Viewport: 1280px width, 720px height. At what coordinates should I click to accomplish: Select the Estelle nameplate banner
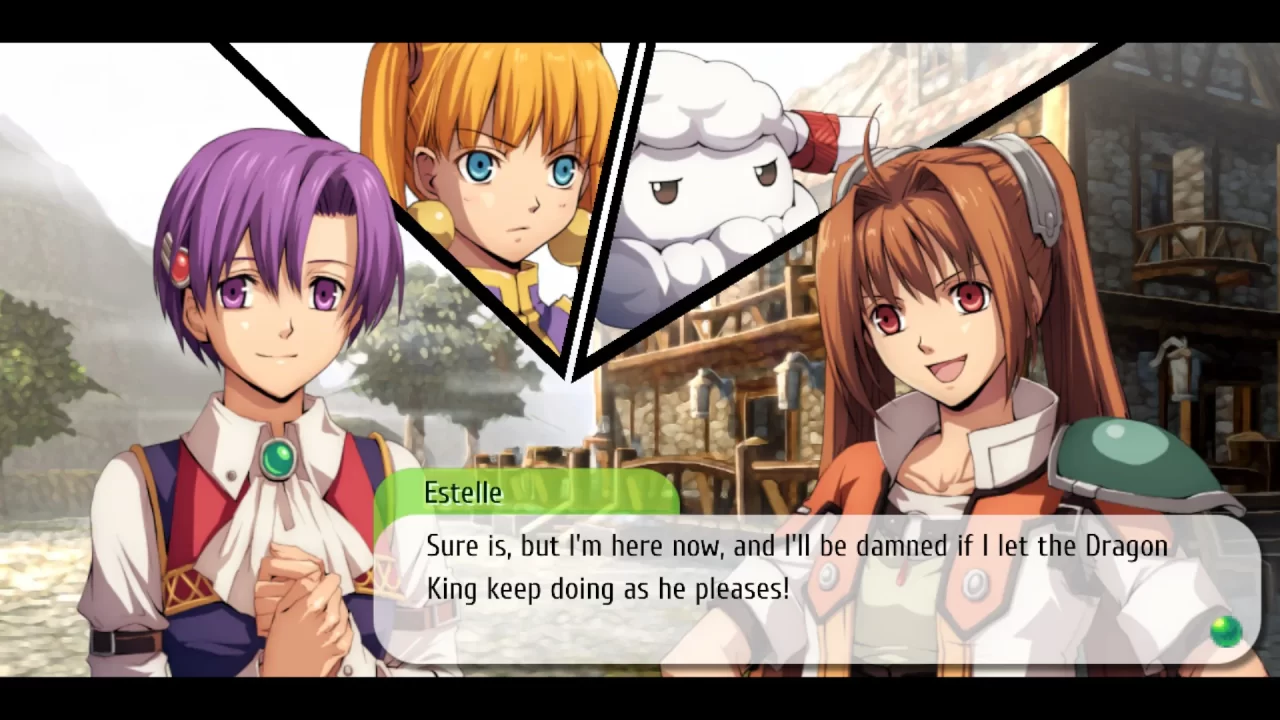530,492
